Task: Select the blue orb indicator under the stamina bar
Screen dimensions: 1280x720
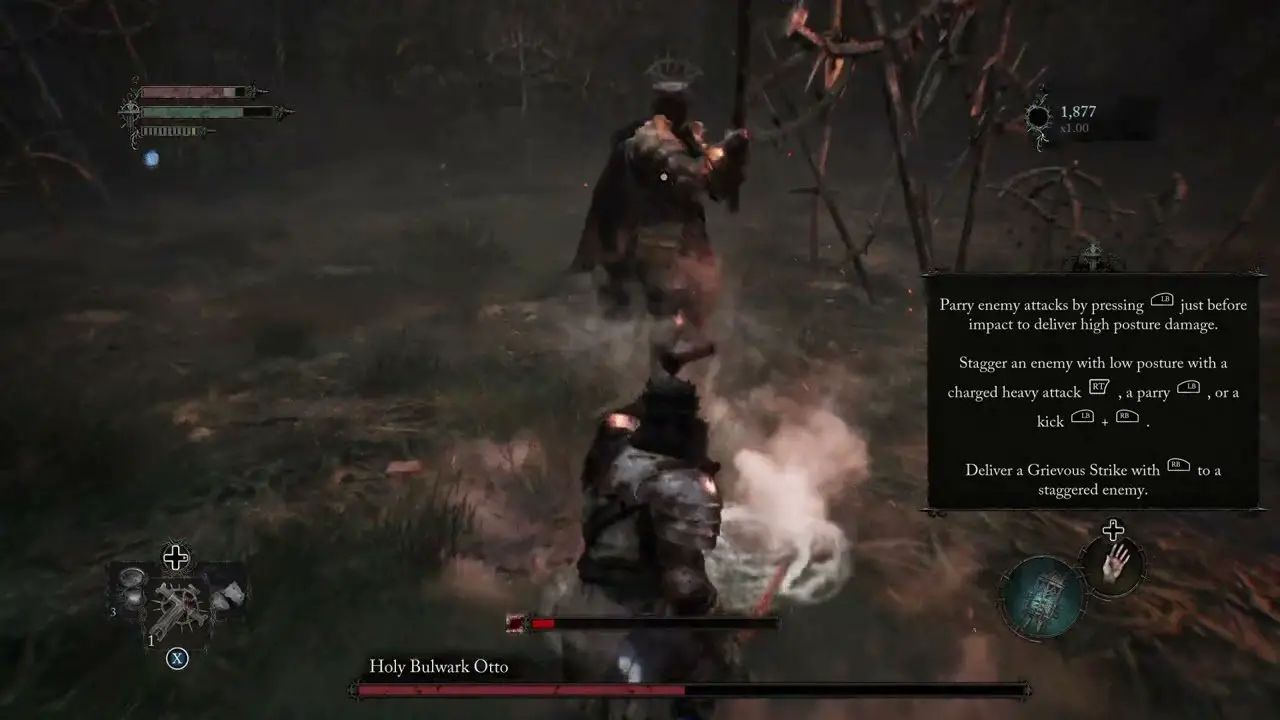Action: 152,157
